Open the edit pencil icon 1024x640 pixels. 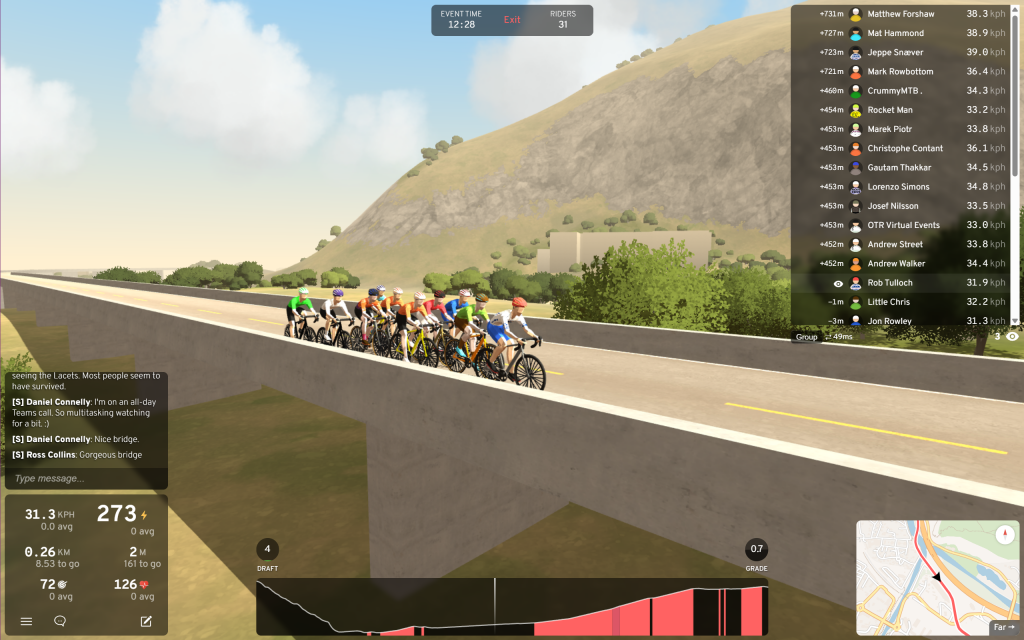[x=146, y=621]
